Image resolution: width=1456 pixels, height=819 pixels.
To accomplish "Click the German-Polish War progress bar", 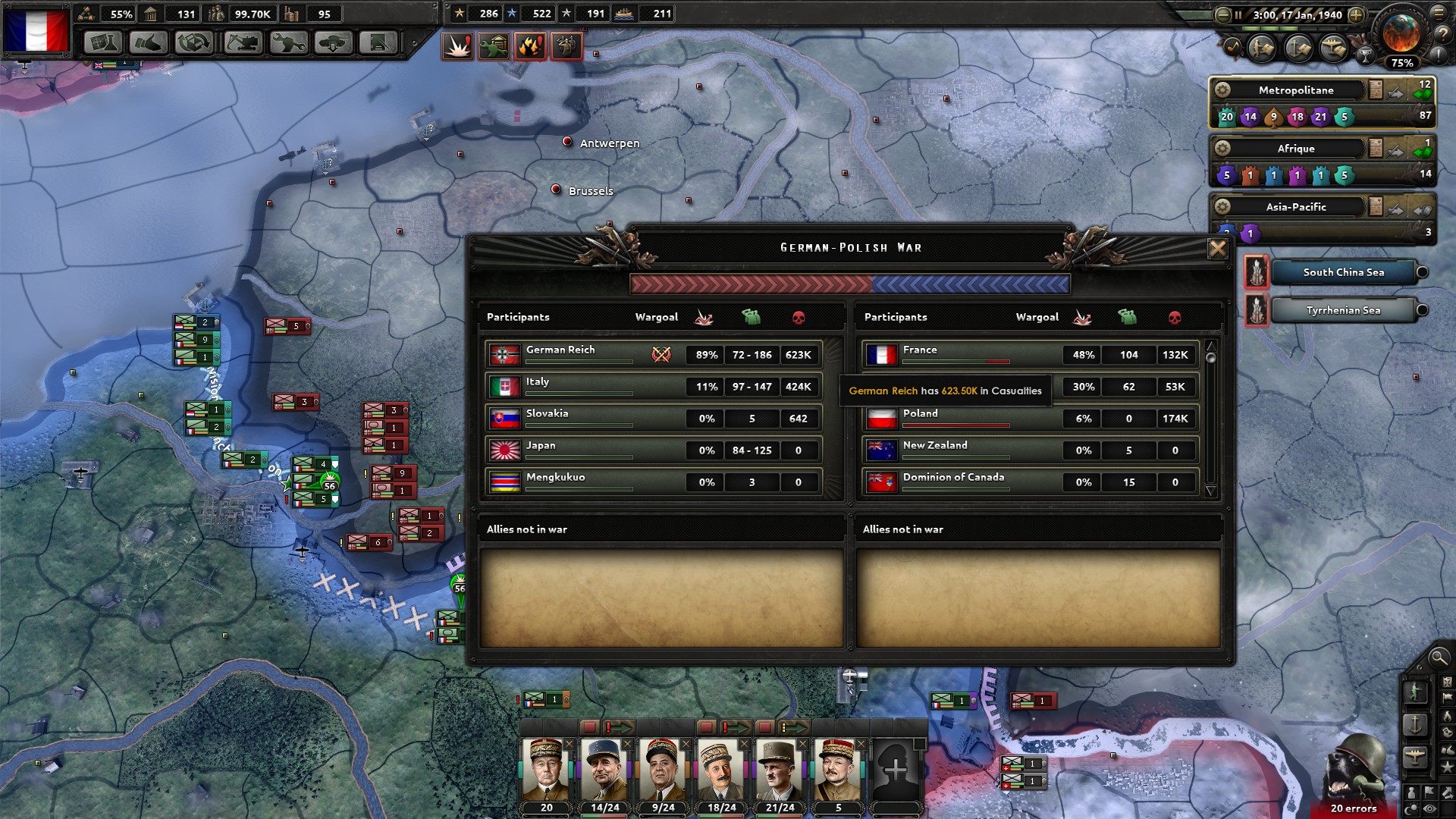I will 849,284.
